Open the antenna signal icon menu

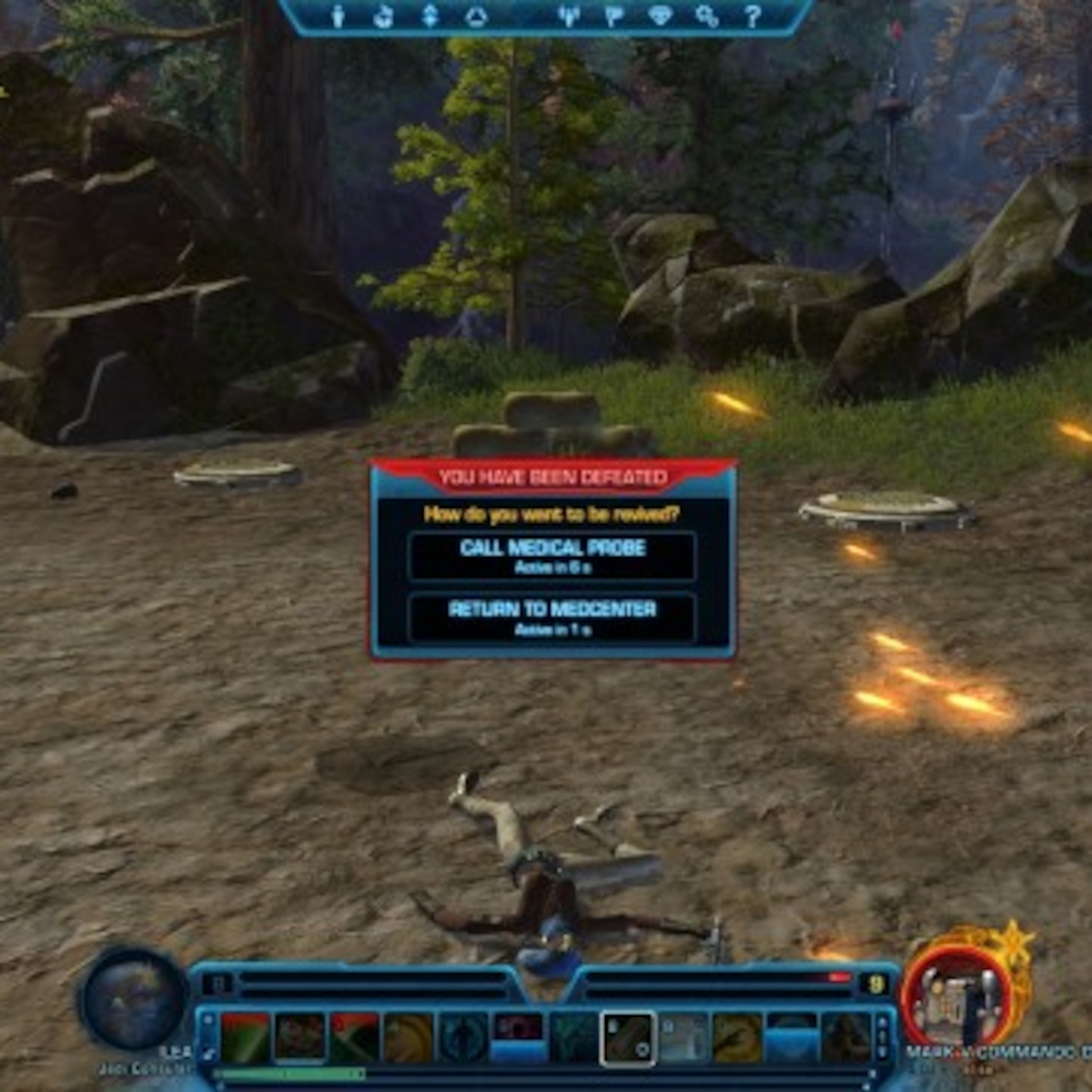click(x=569, y=16)
